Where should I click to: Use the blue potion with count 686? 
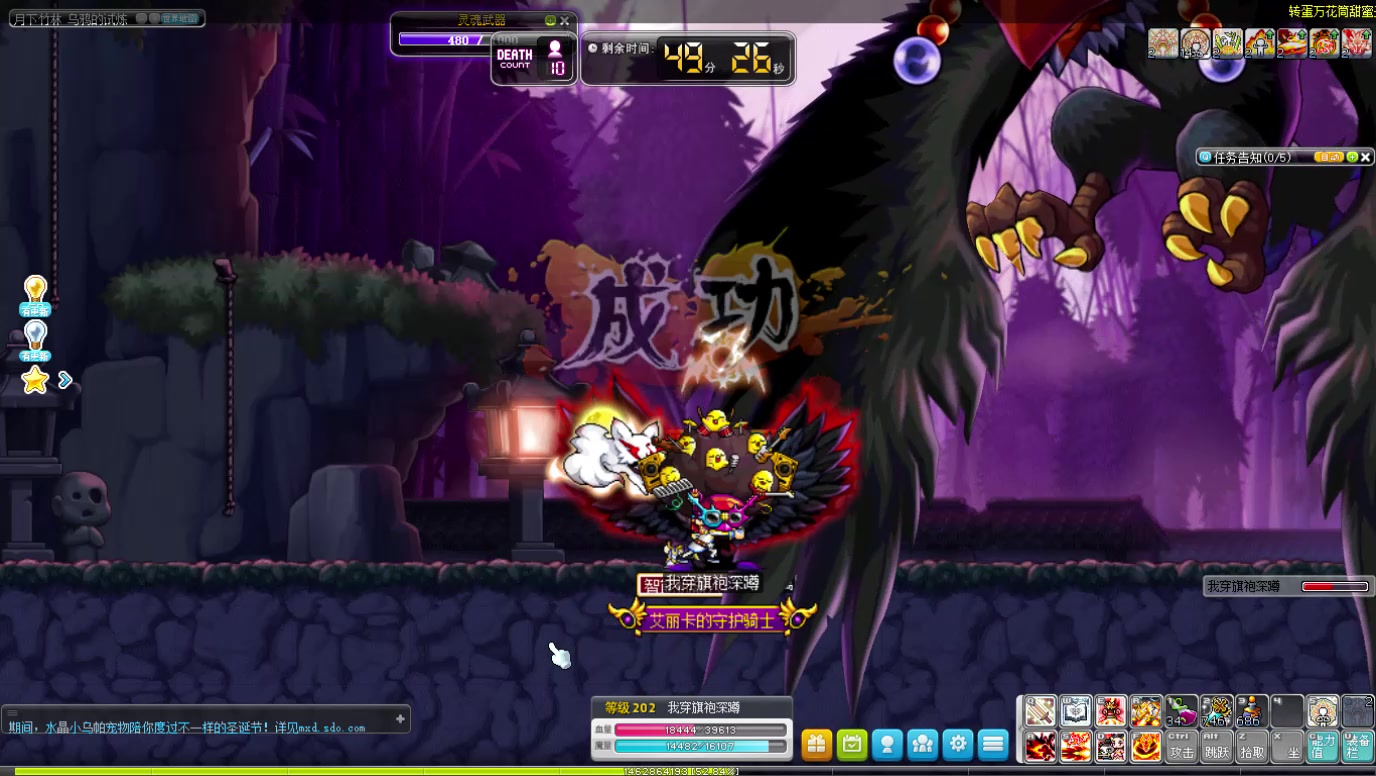1252,711
